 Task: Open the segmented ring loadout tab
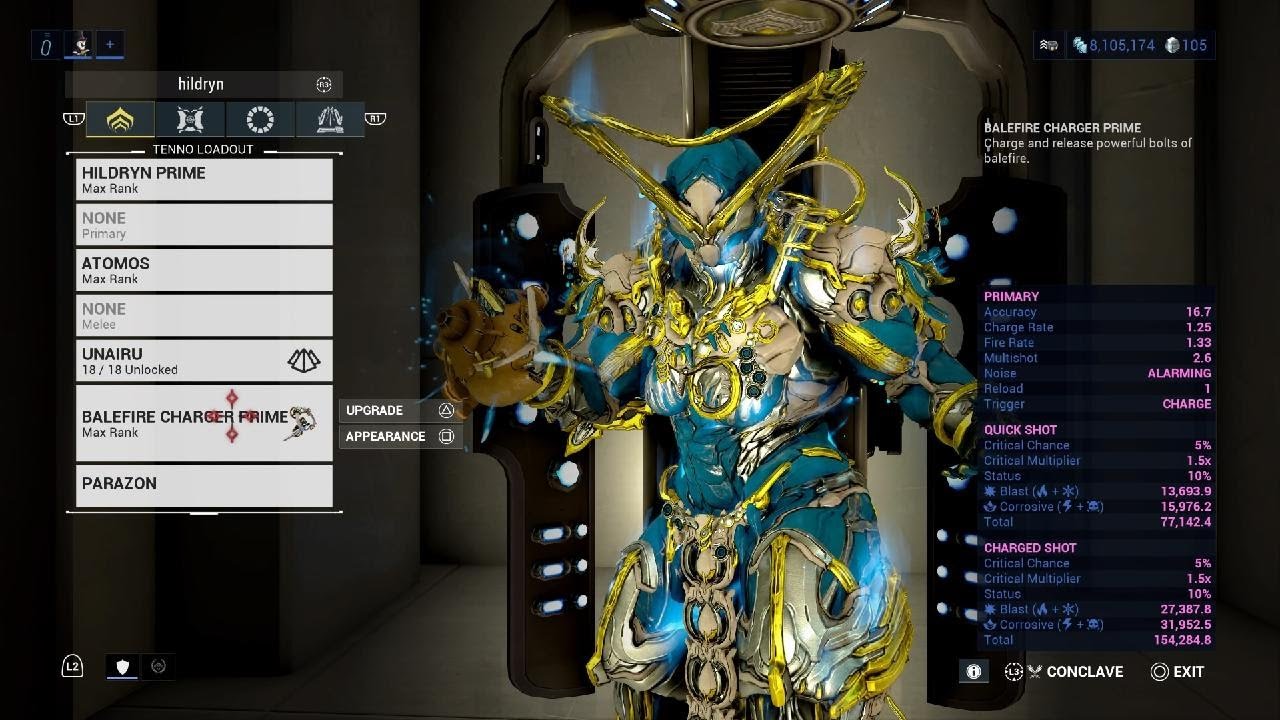pos(260,119)
